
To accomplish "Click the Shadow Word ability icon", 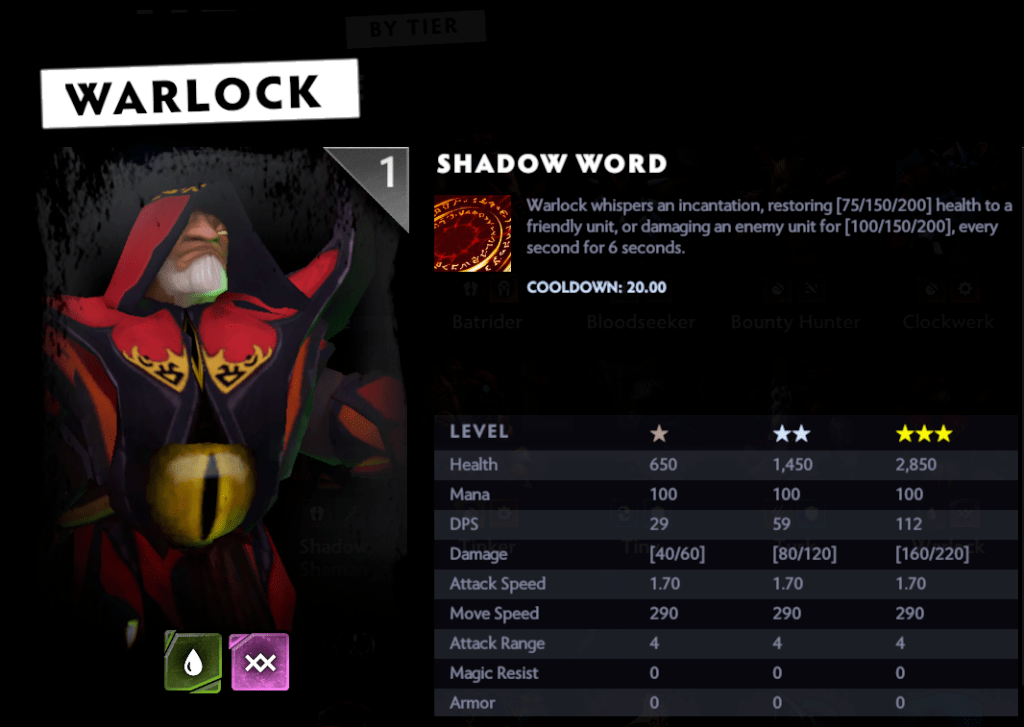I will pyautogui.click(x=472, y=233).
